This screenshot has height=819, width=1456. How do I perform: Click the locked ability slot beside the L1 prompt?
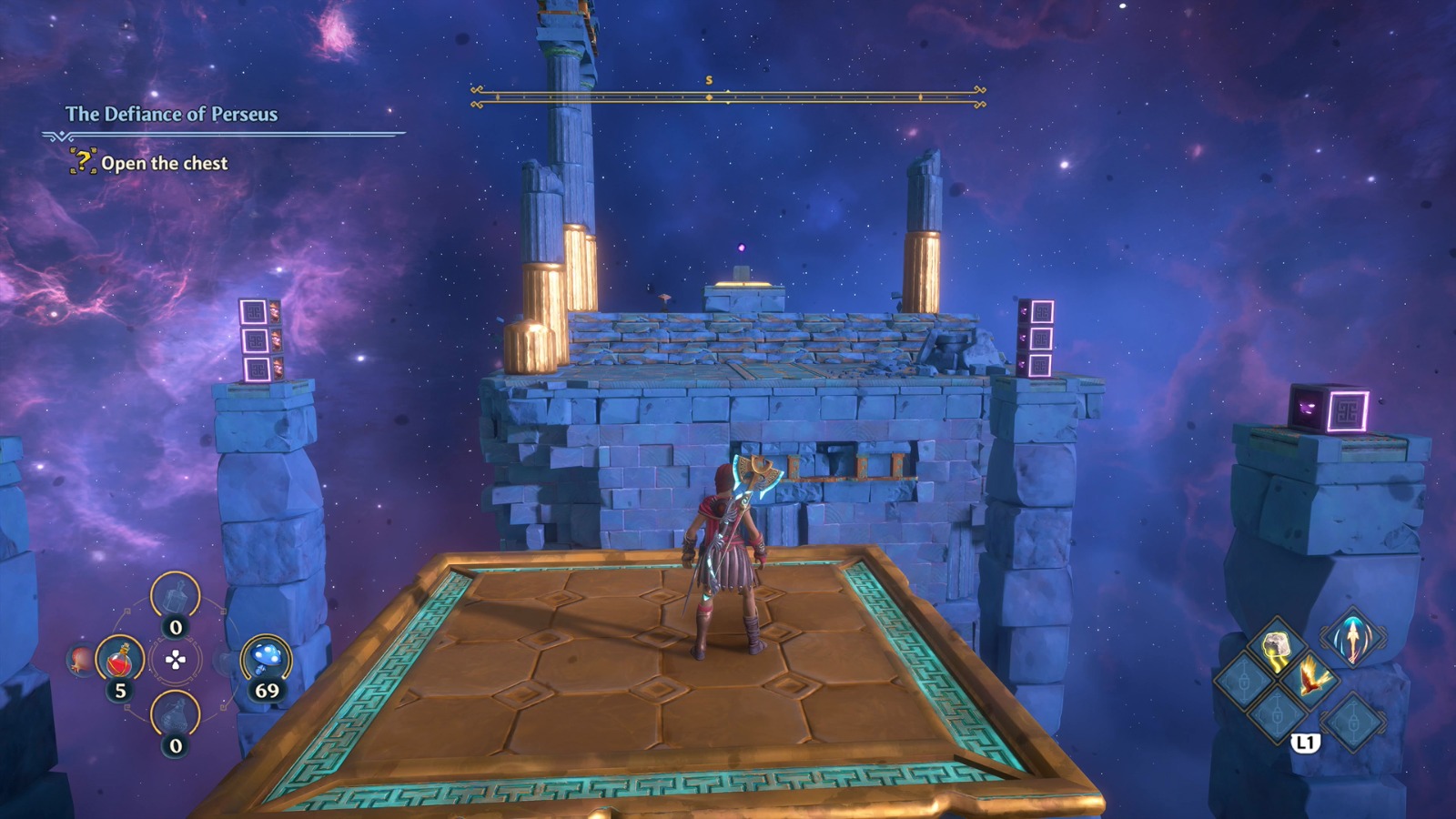pyautogui.click(x=1354, y=720)
